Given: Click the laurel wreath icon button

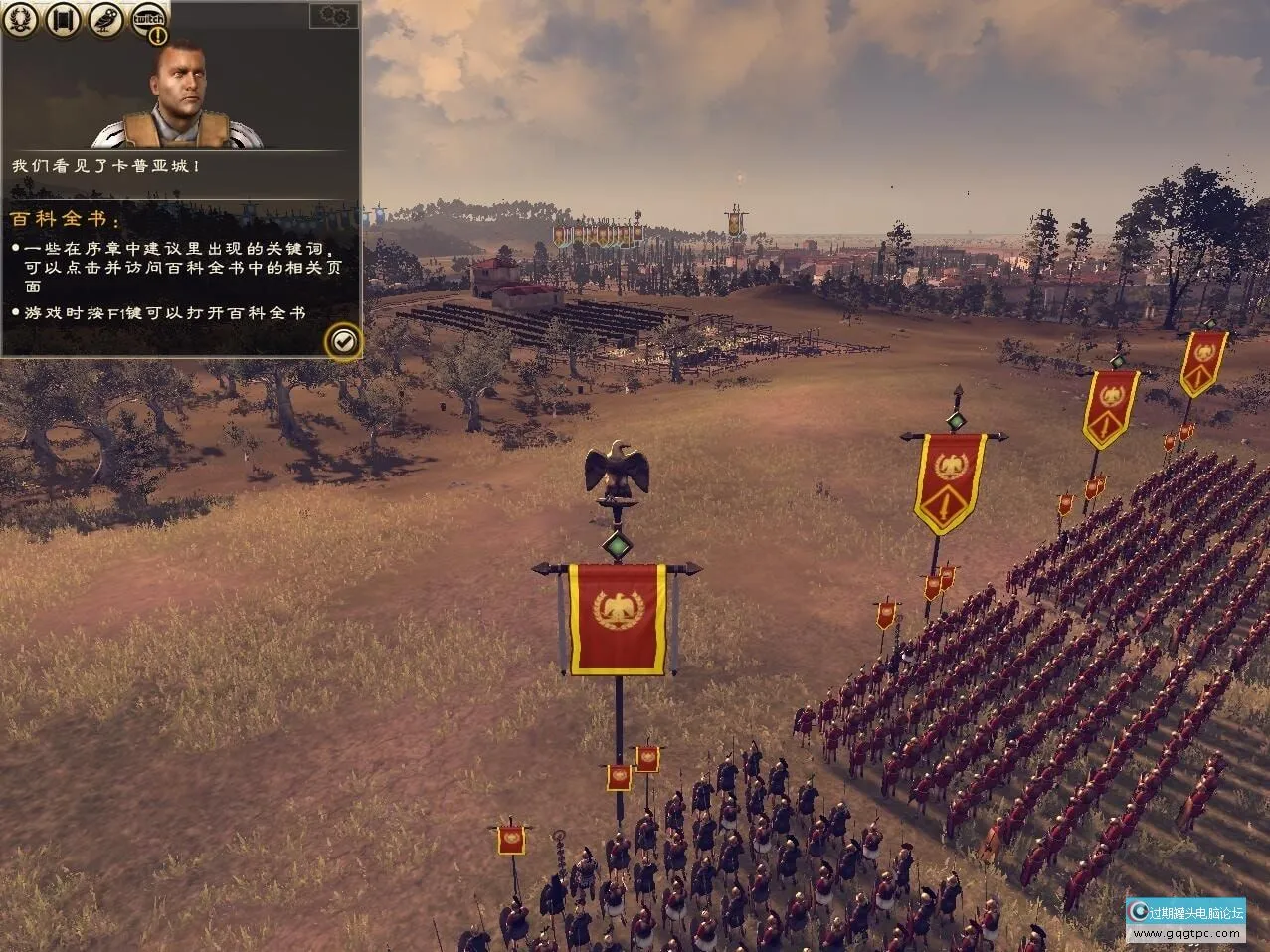Looking at the screenshot, I should (x=20, y=19).
